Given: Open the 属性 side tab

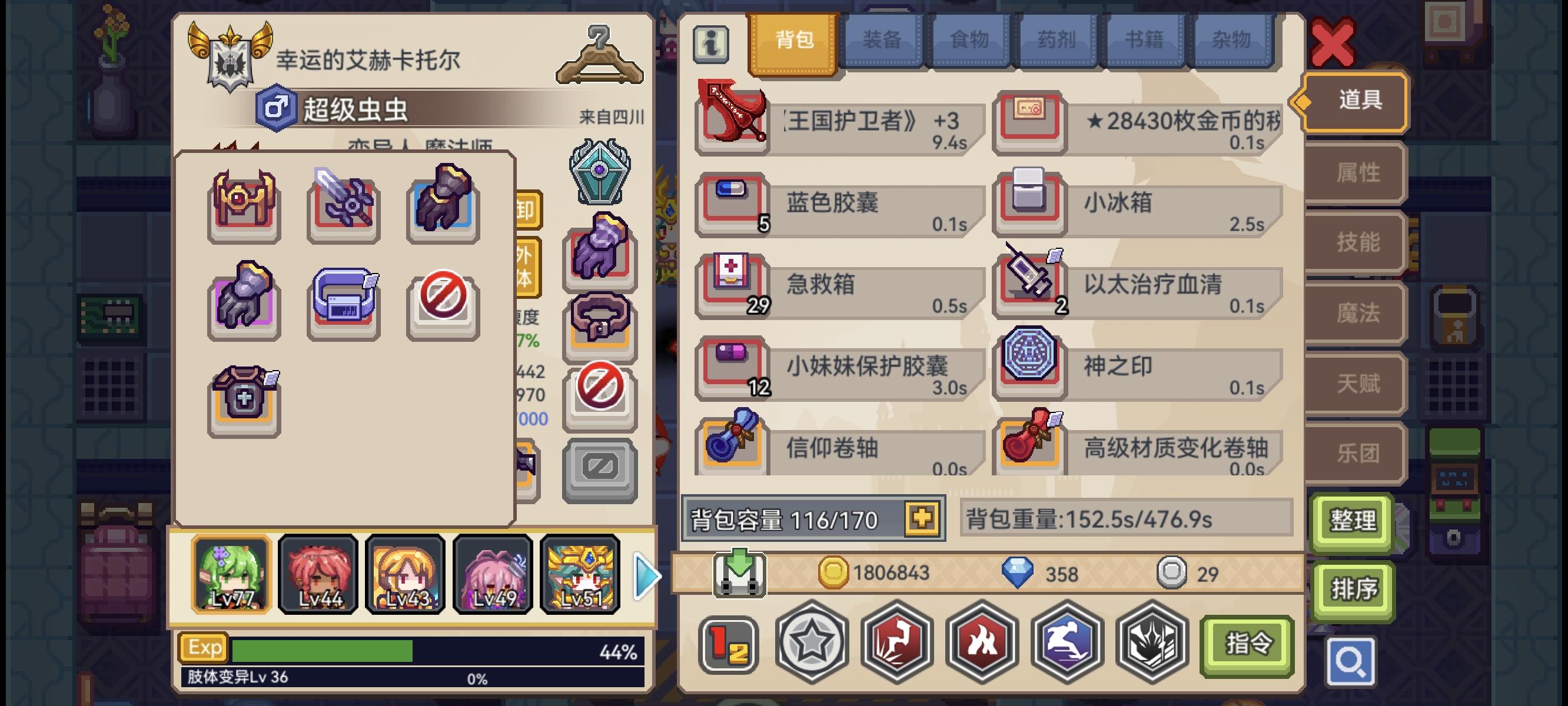Looking at the screenshot, I should pos(1356,172).
